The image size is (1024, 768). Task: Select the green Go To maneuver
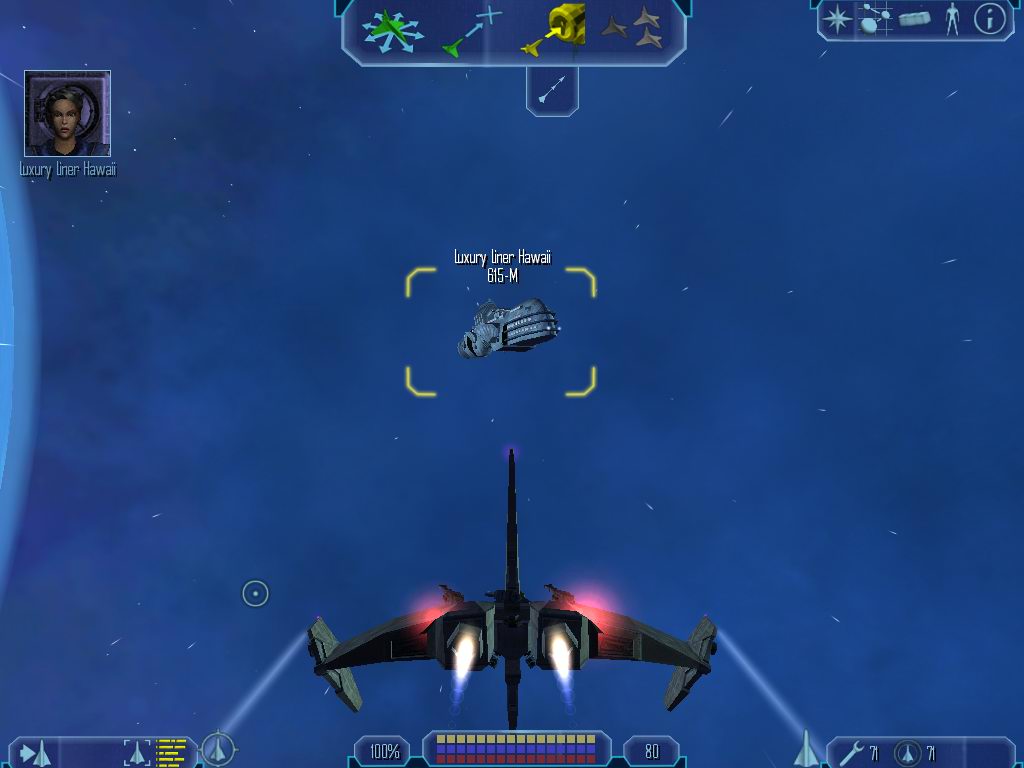470,32
